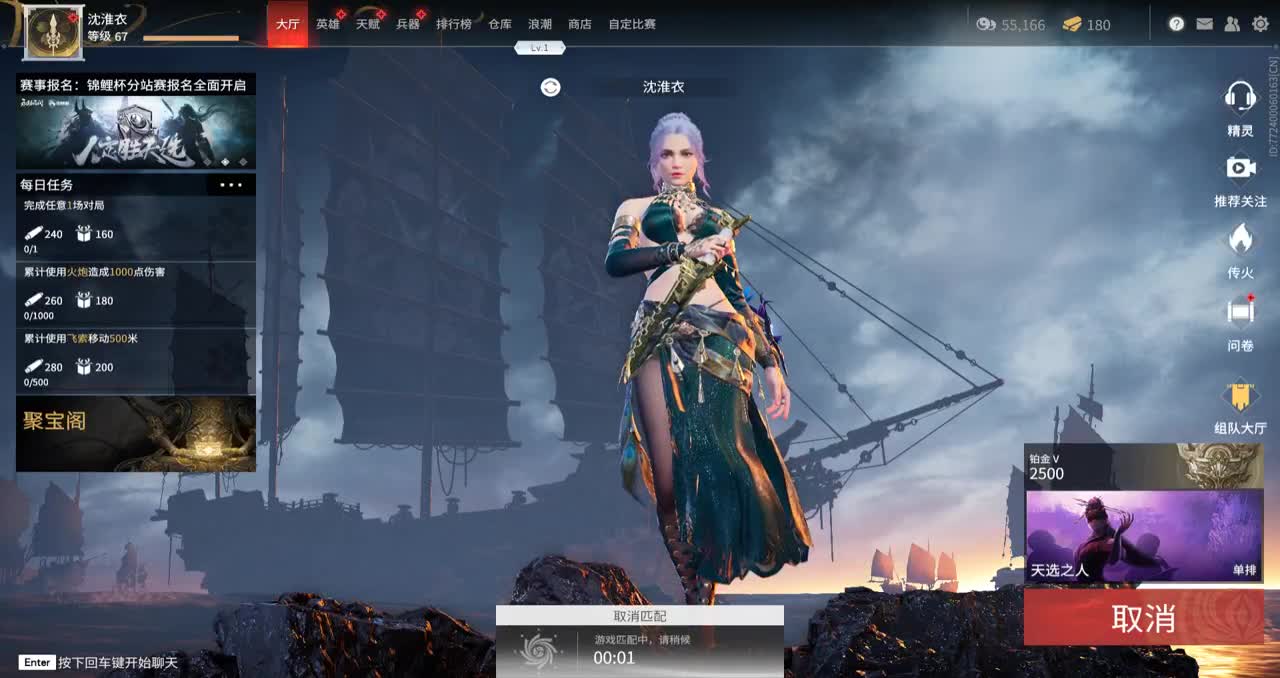Image resolution: width=1280 pixels, height=678 pixels.
Task: Open the mail envelope icon
Action: [1204, 24]
